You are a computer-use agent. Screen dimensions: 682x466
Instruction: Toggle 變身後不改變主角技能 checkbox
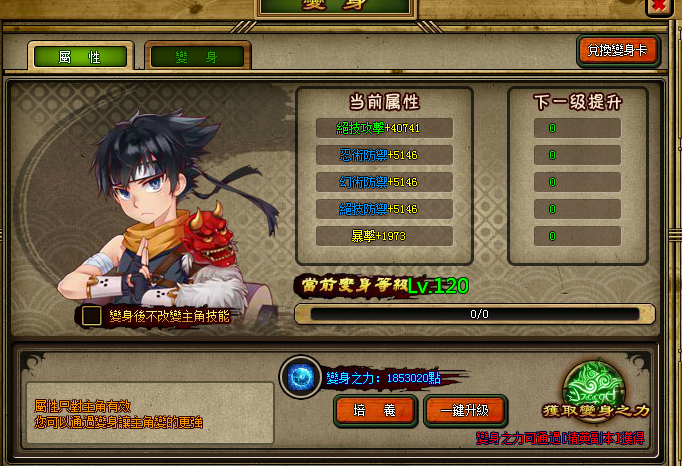[x=92, y=316]
